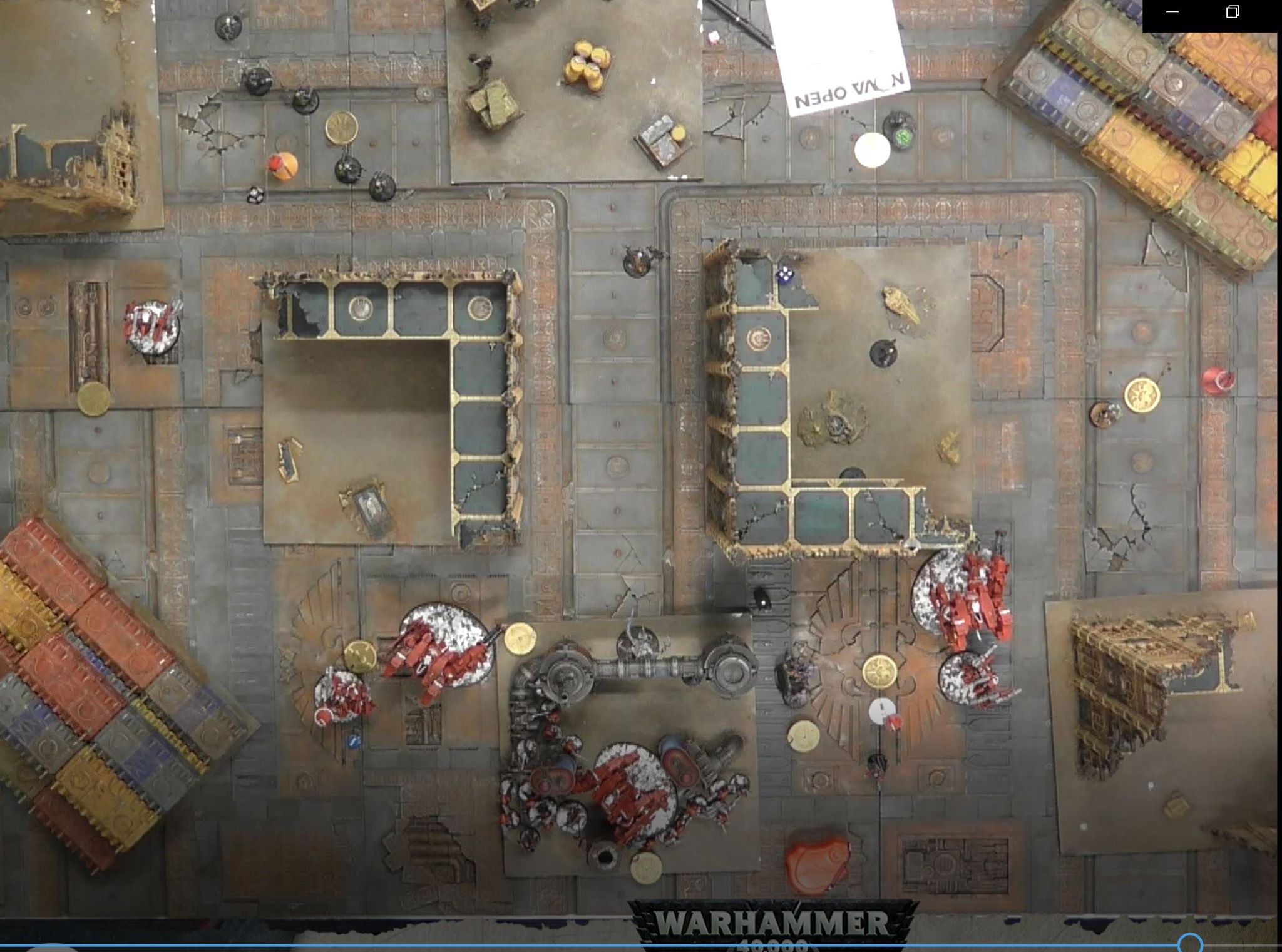Click the video progress bar handle
1282x952 pixels.
(x=1189, y=943)
